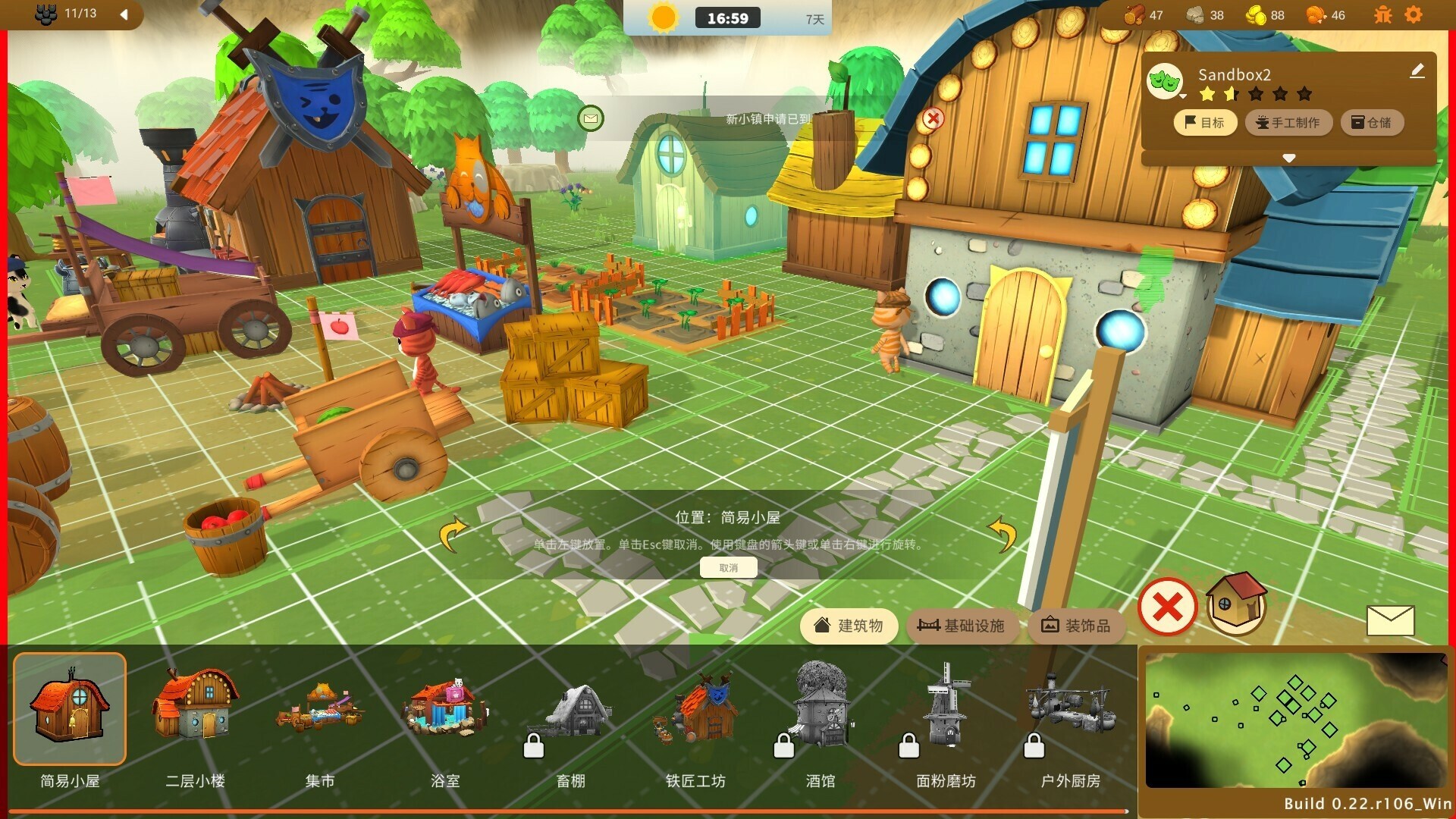Open the 装饰品 decorations tab
The image size is (1456, 819).
pos(1076,626)
